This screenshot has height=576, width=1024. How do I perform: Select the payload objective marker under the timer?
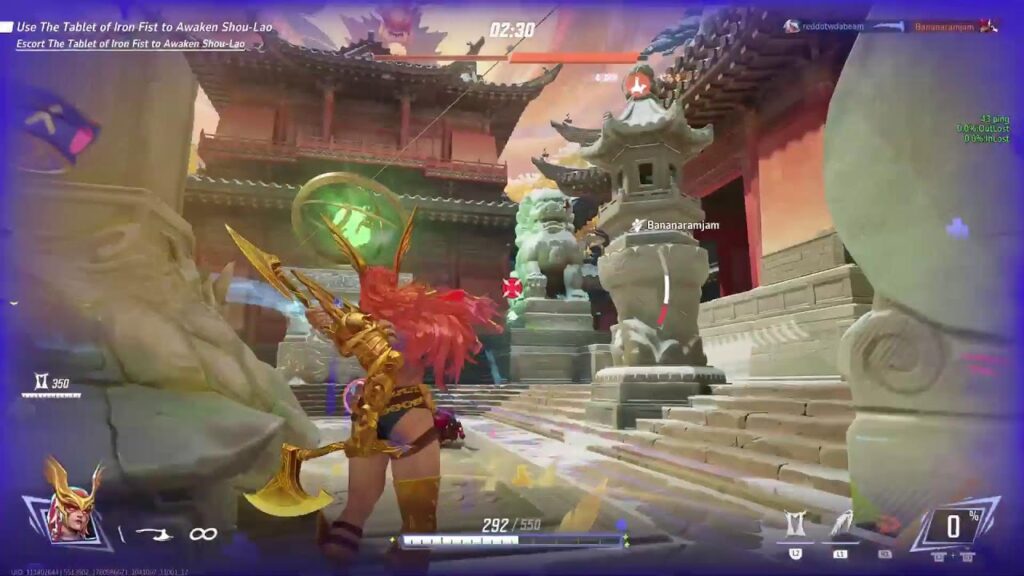pos(637,82)
